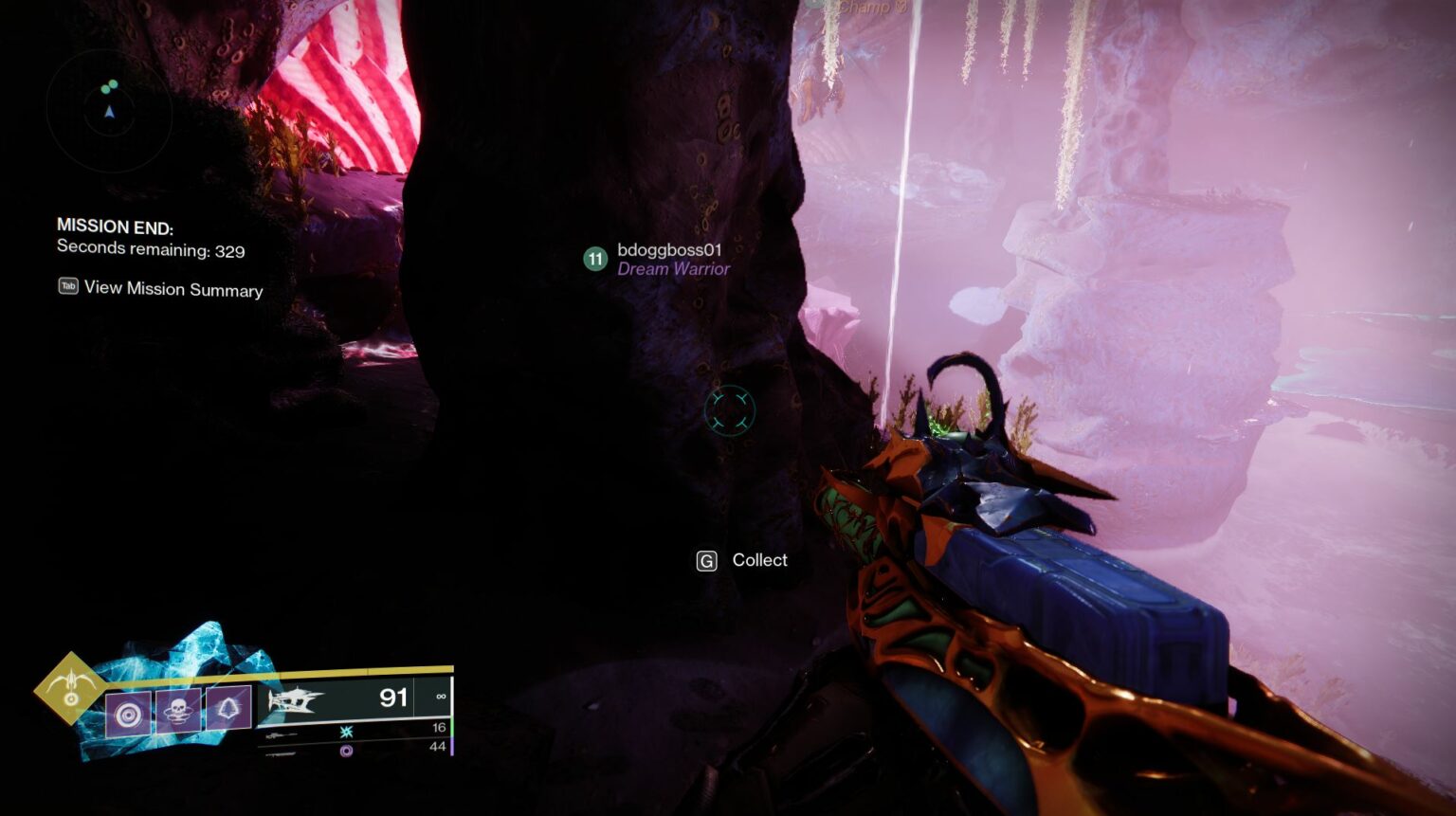Click the target-ring buff icon

(x=127, y=713)
